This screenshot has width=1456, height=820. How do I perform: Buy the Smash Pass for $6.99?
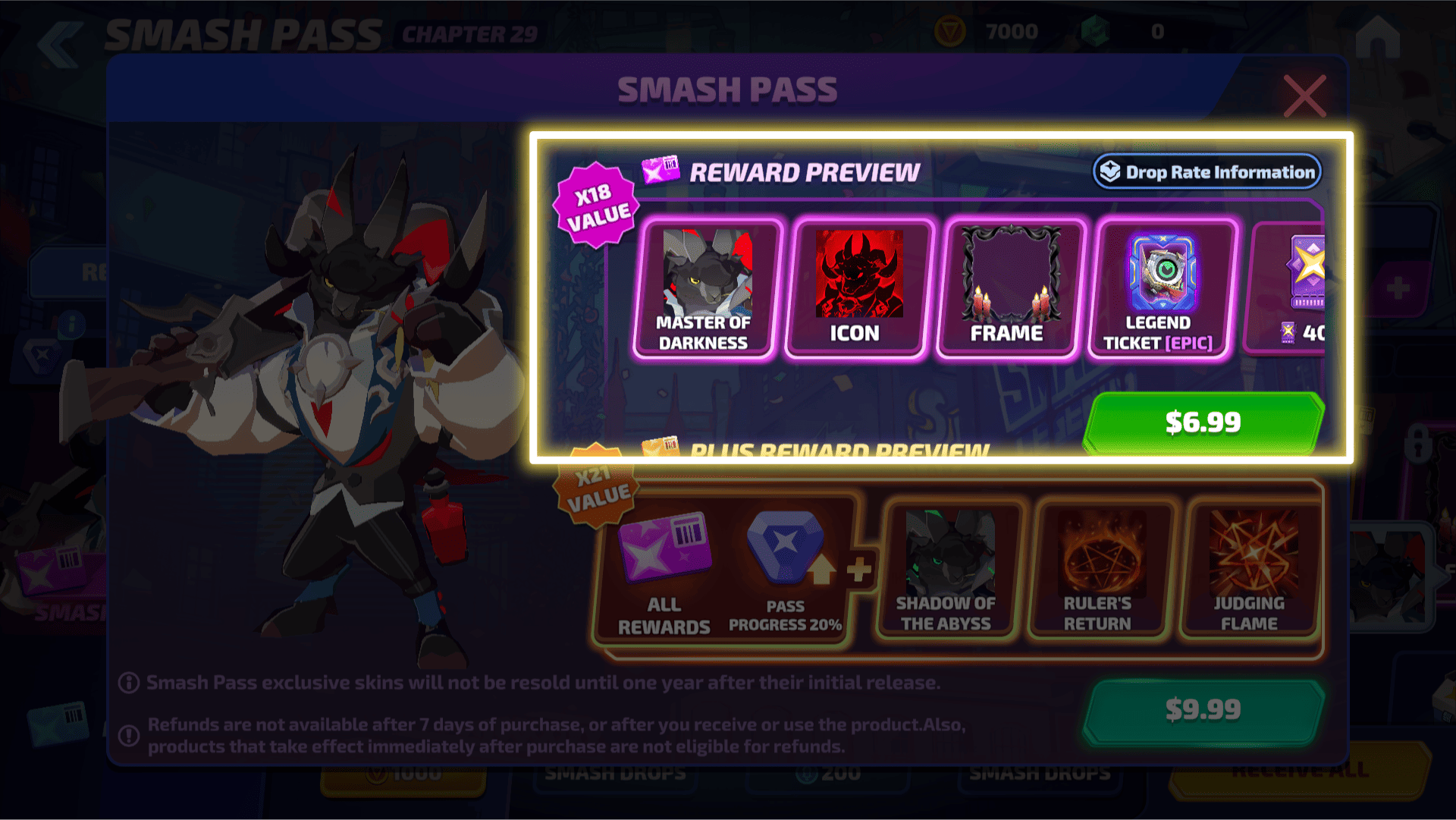coord(1203,422)
